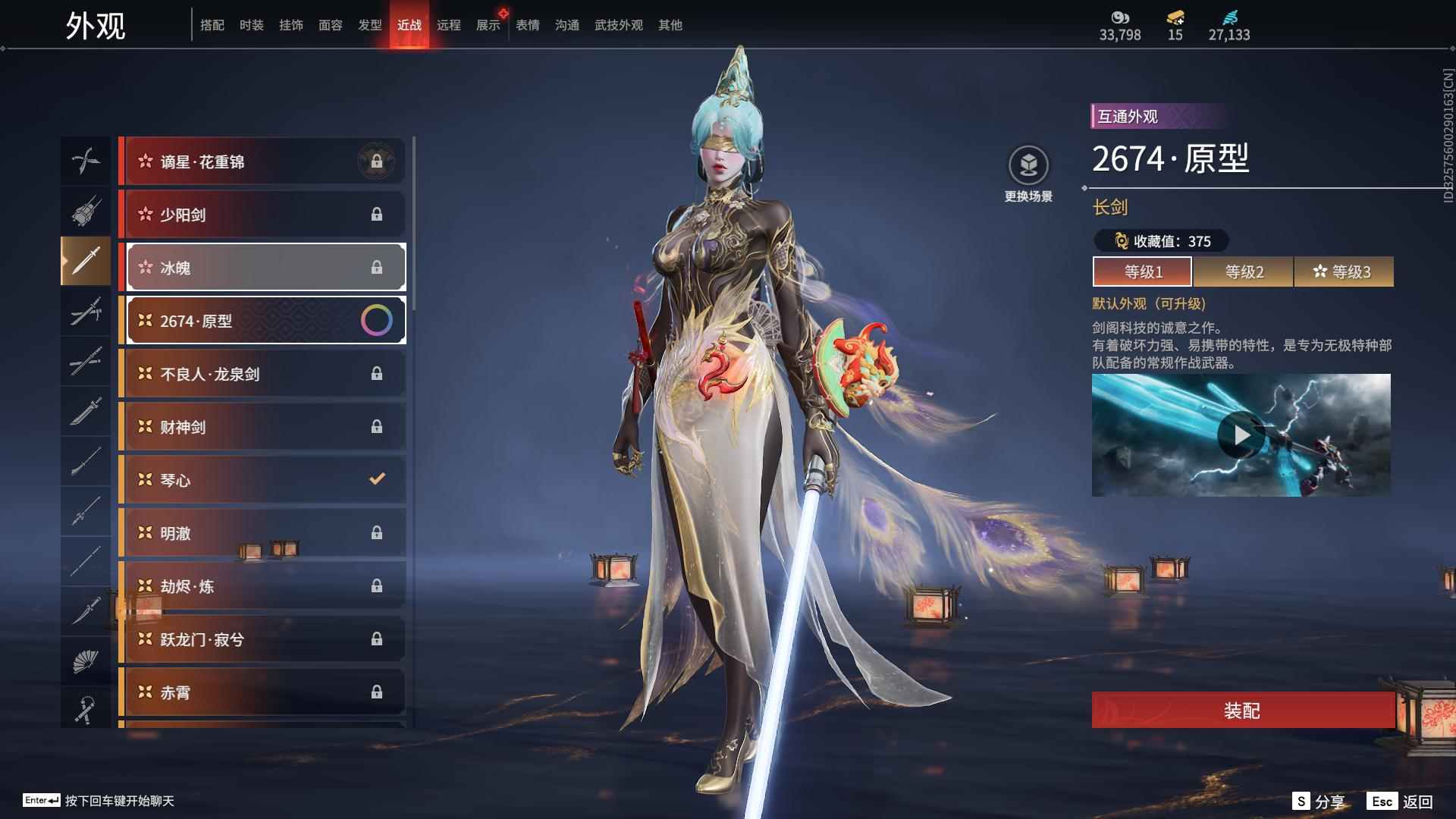Return with the 返回 button
The height and width of the screenshot is (819, 1456).
pos(1401,801)
